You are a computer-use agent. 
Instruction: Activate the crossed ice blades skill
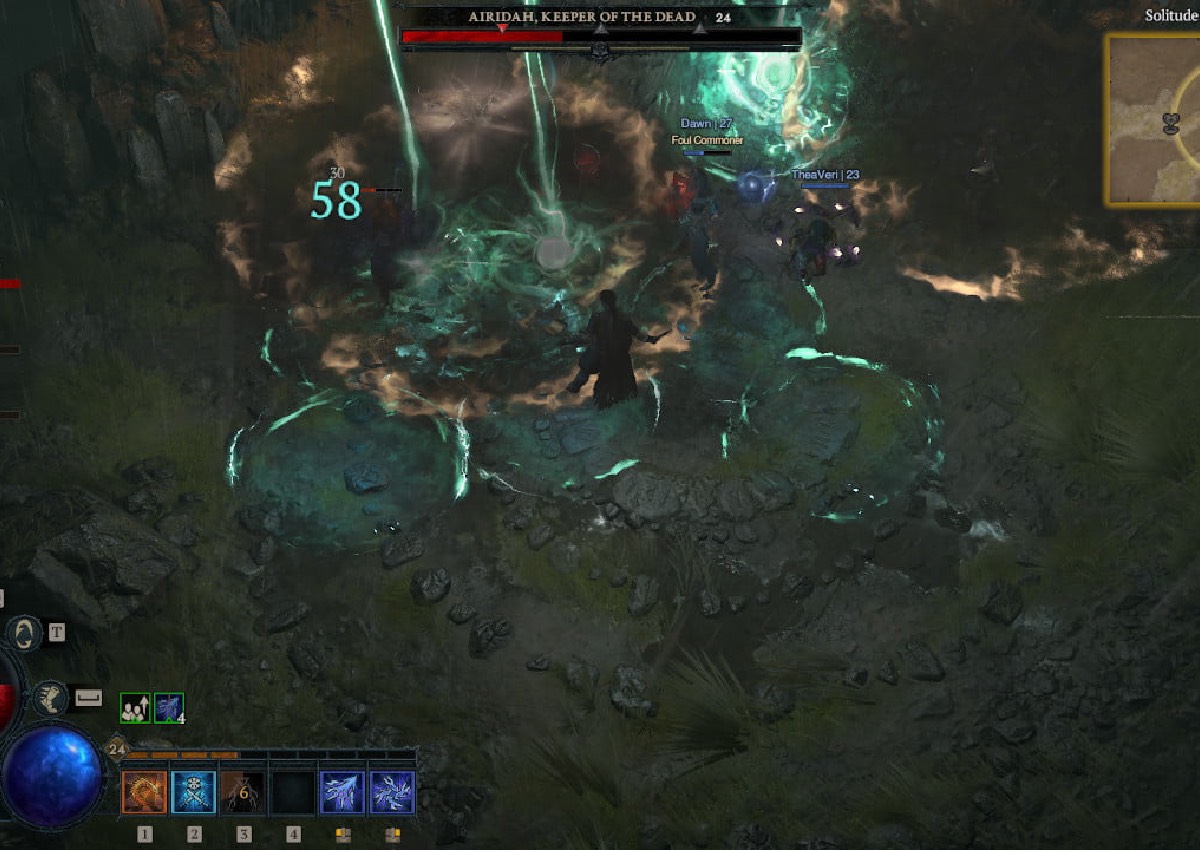click(194, 792)
